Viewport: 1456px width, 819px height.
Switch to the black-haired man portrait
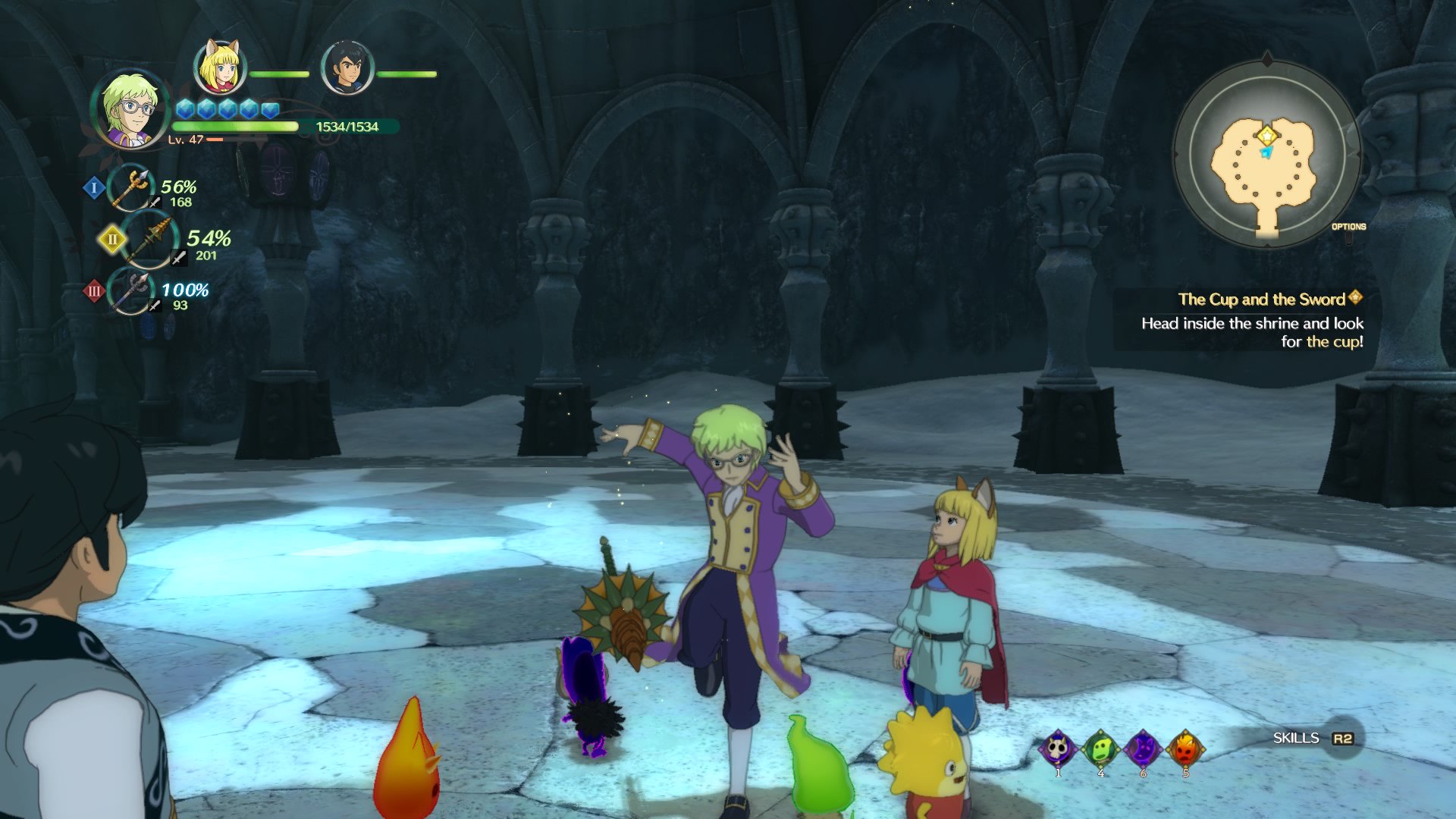(347, 68)
